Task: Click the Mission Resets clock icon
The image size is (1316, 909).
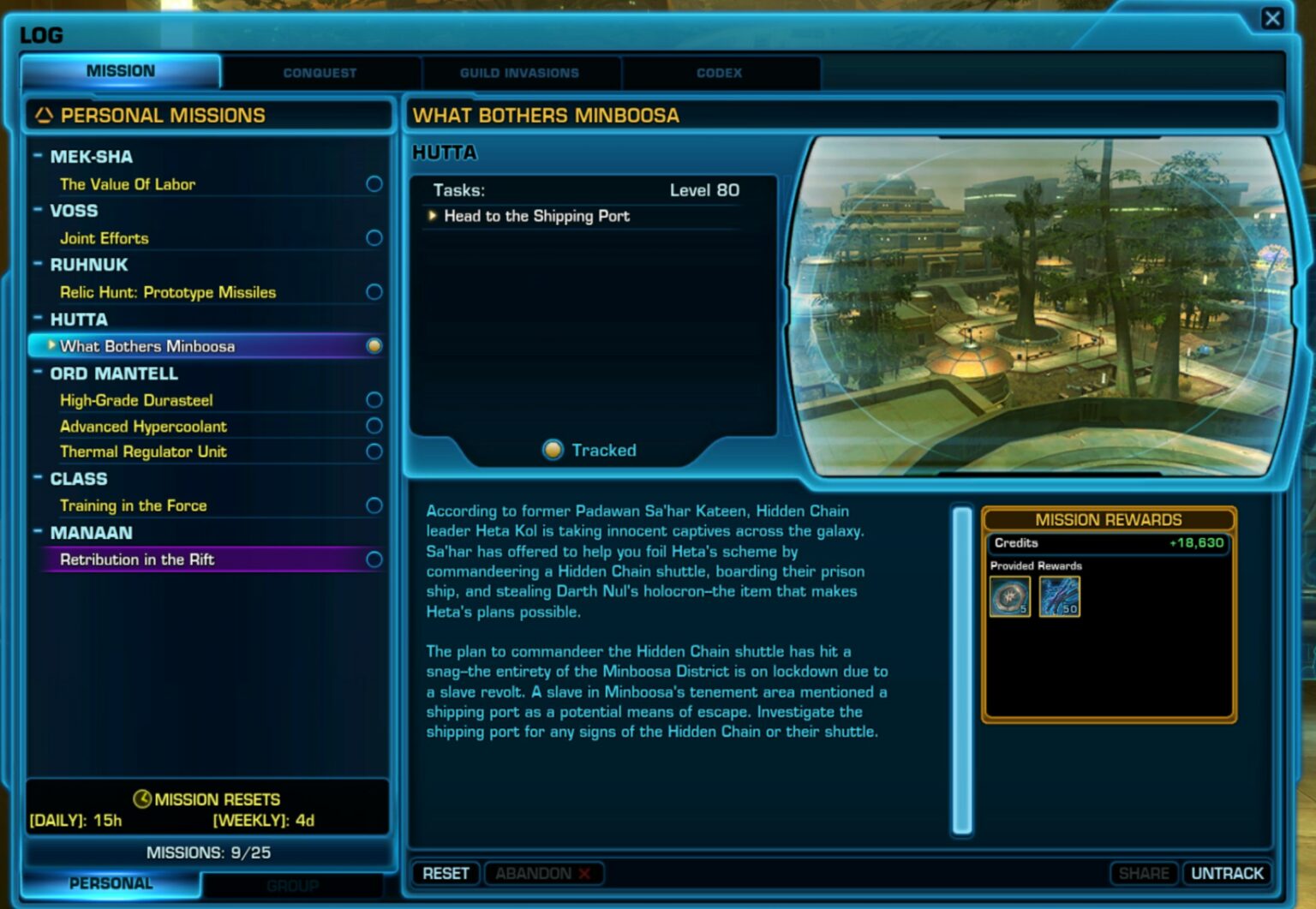Action: (x=142, y=798)
